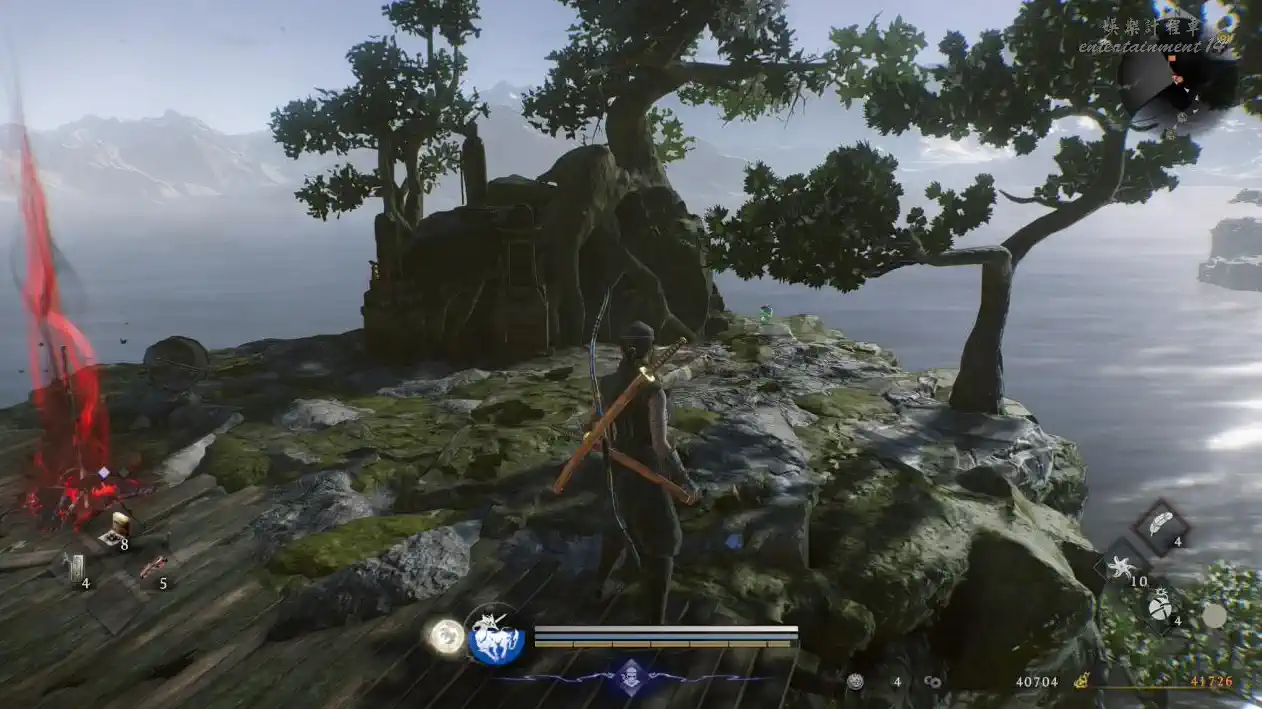This screenshot has height=709, width=1262.
Task: Use the white feather shortcut item
Action: 1160,526
